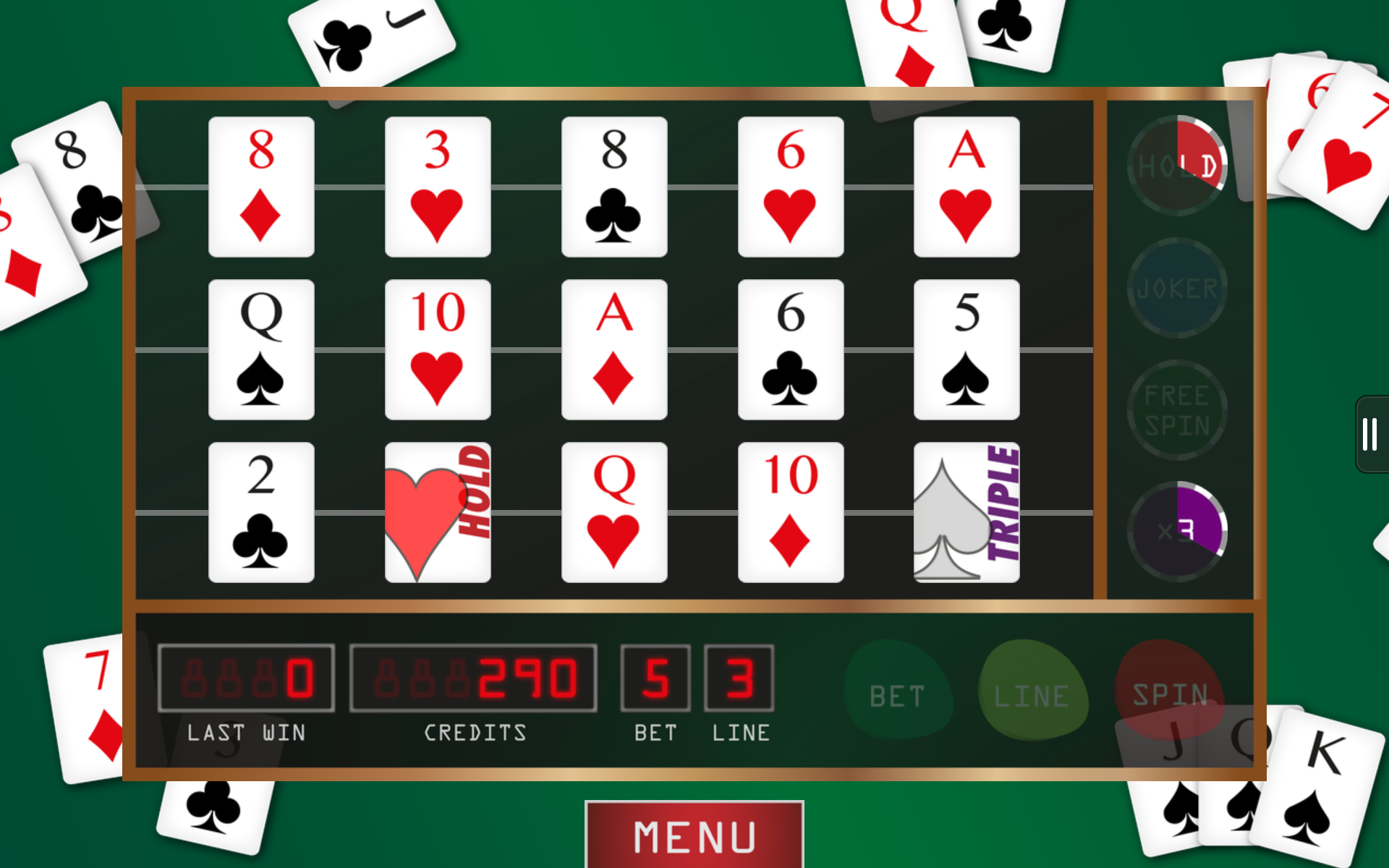Click the pause icon on the right edge
The width and height of the screenshot is (1389, 868).
click(1371, 434)
